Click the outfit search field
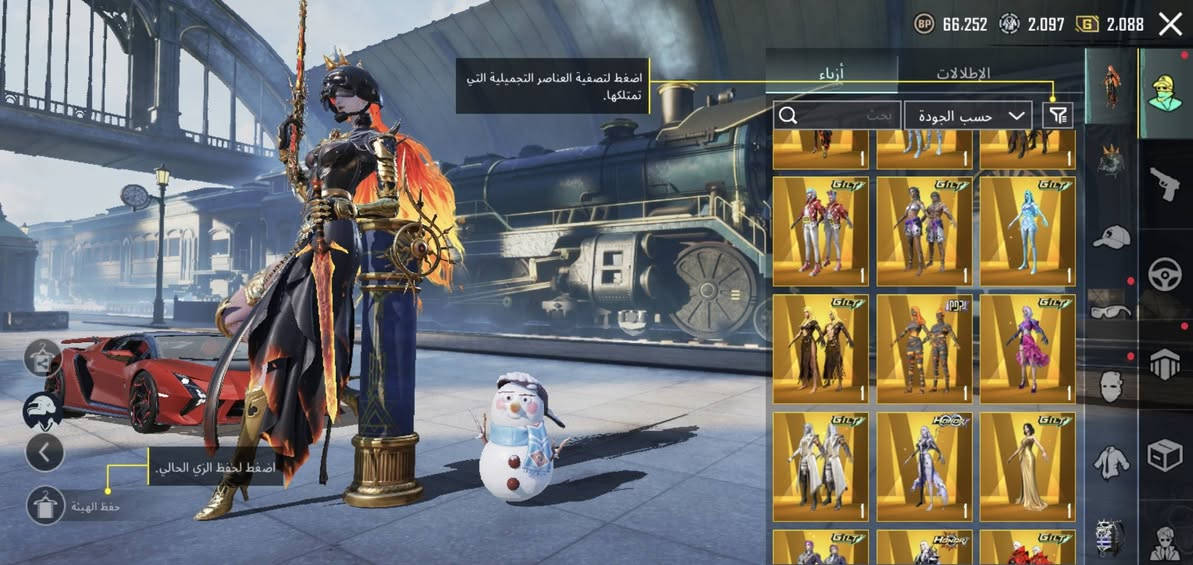The height and width of the screenshot is (565, 1193). coord(836,115)
